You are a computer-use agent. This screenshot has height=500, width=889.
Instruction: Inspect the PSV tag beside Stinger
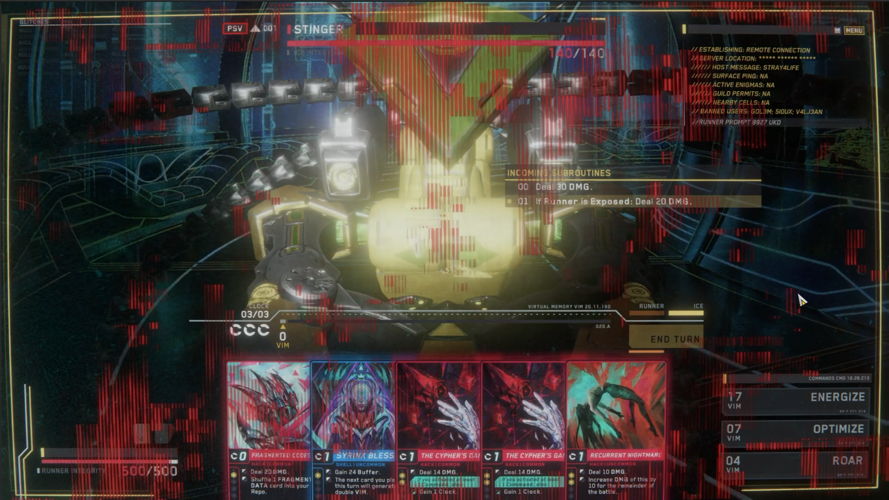pos(235,29)
